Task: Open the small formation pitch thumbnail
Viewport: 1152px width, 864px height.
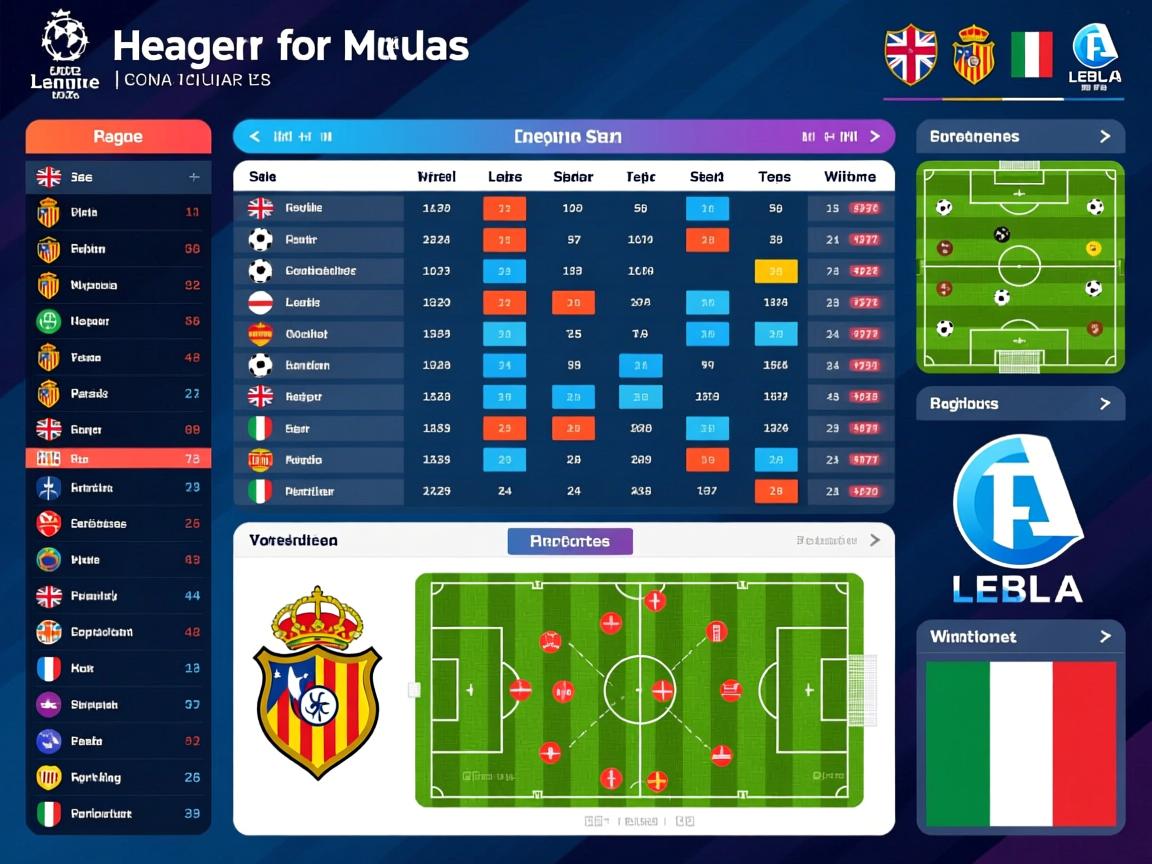Action: tap(1020, 267)
